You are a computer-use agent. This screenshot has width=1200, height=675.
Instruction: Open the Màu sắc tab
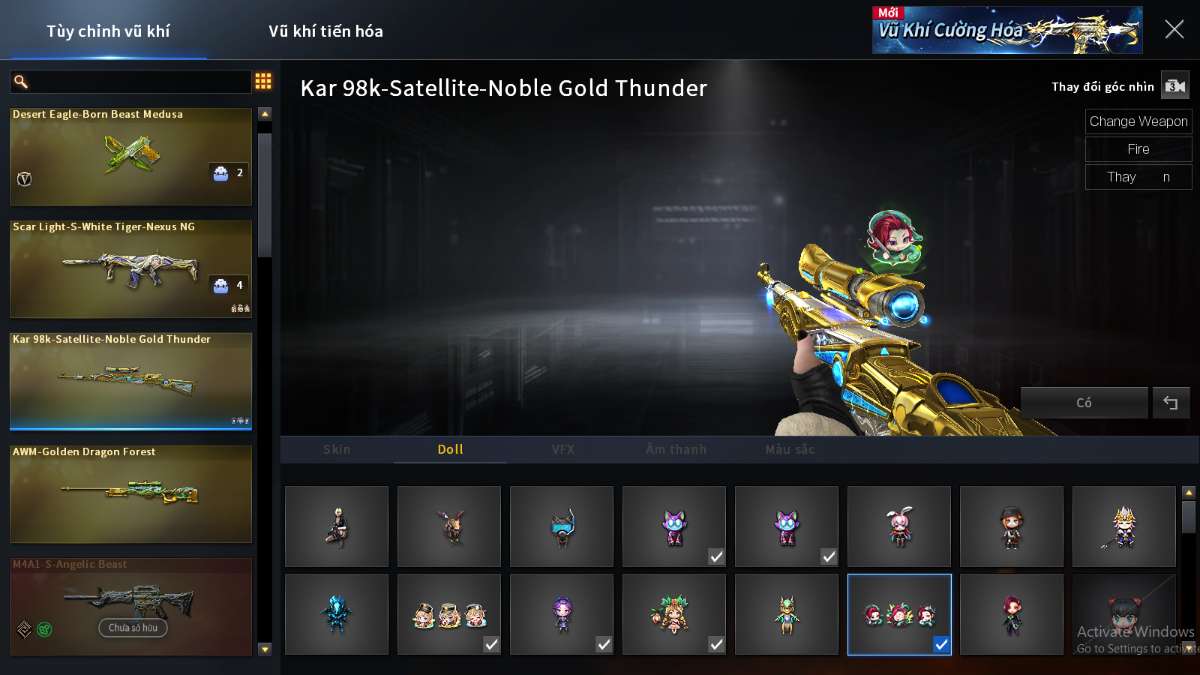pyautogui.click(x=790, y=450)
